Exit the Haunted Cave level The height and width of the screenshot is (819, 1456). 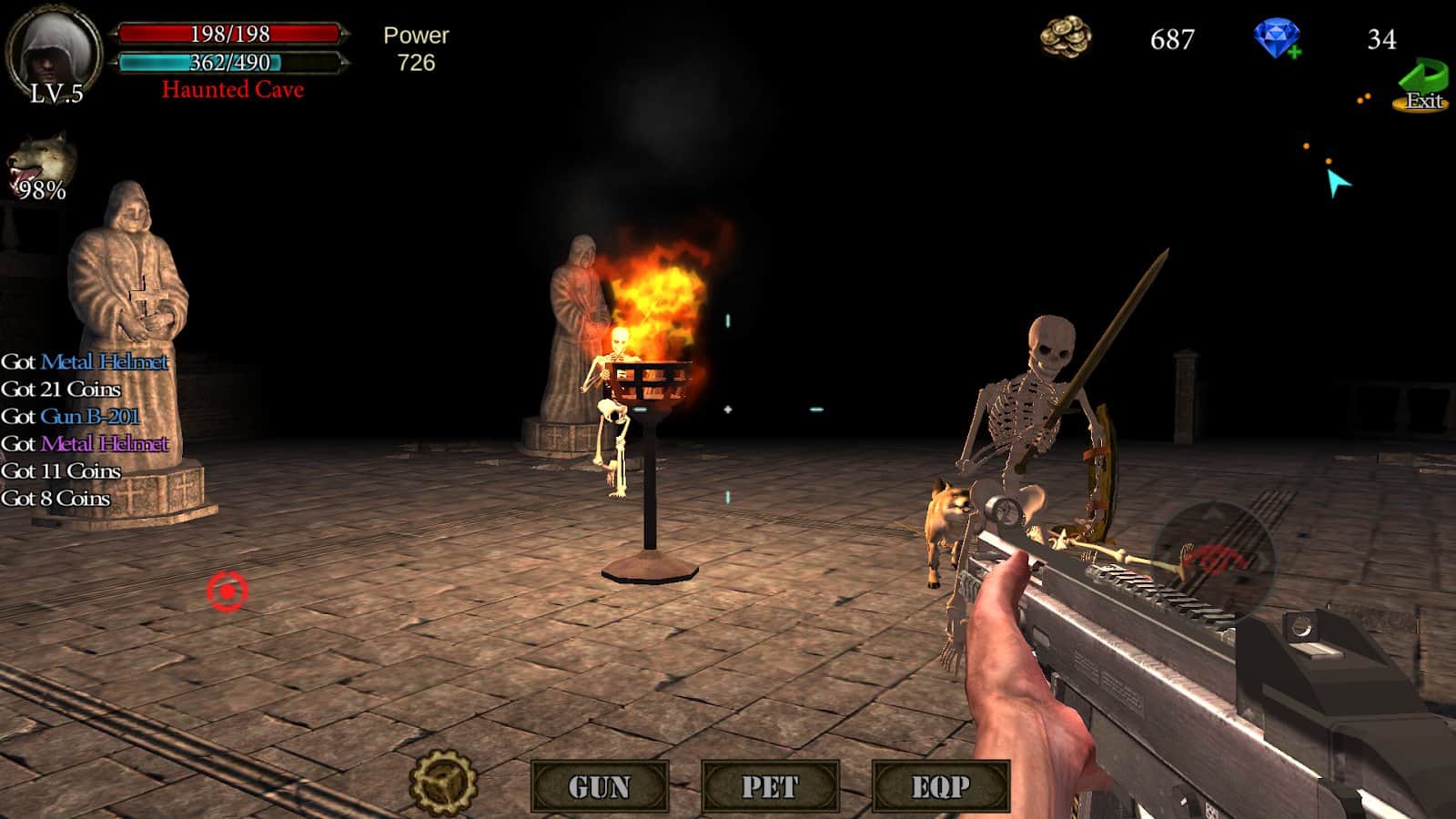click(1422, 86)
